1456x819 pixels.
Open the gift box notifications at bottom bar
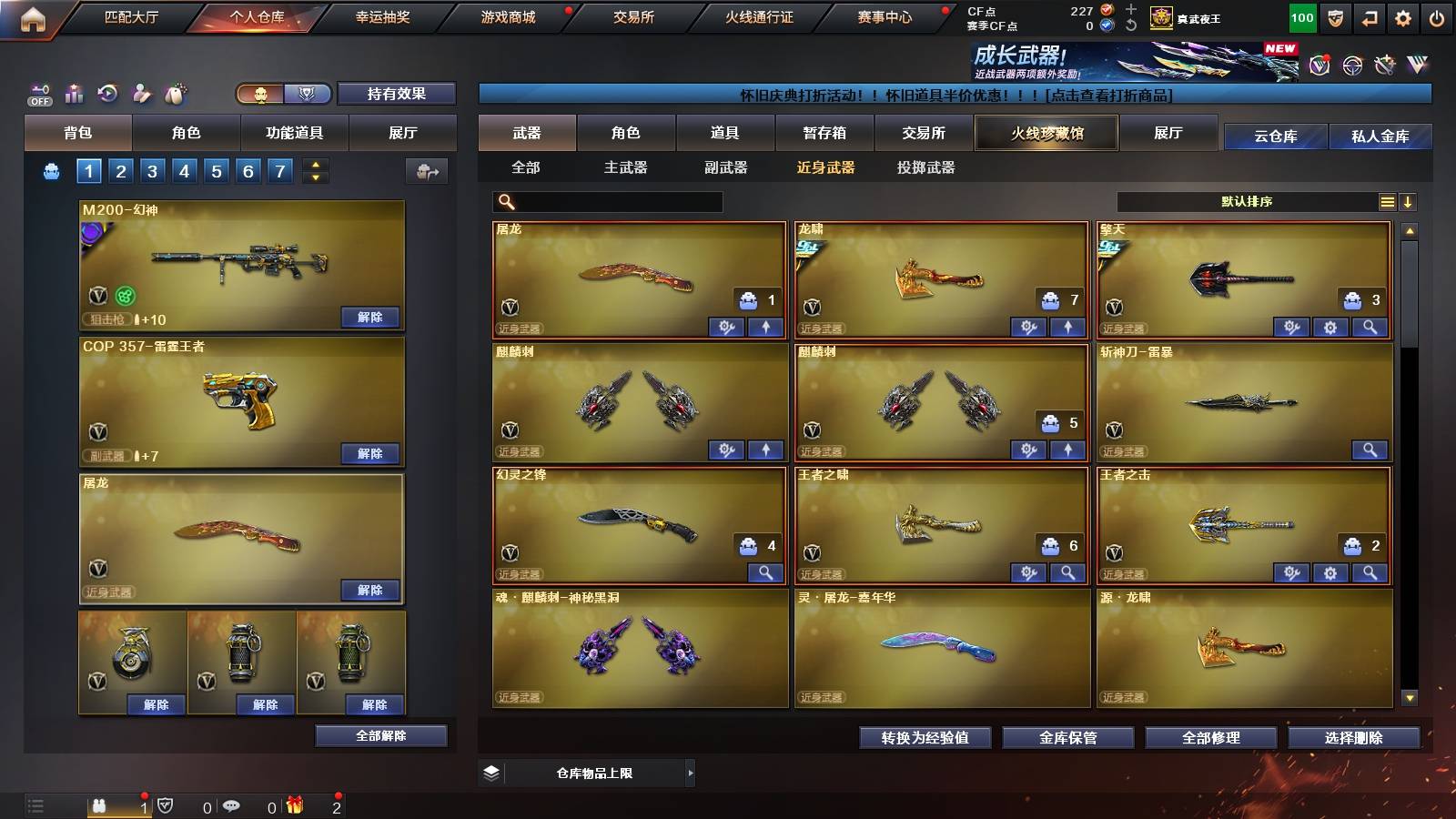coord(294,805)
